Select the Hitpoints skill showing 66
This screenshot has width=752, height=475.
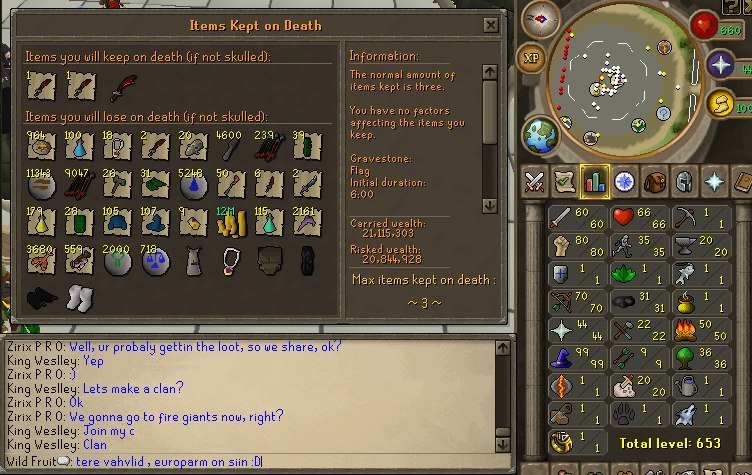coord(641,217)
